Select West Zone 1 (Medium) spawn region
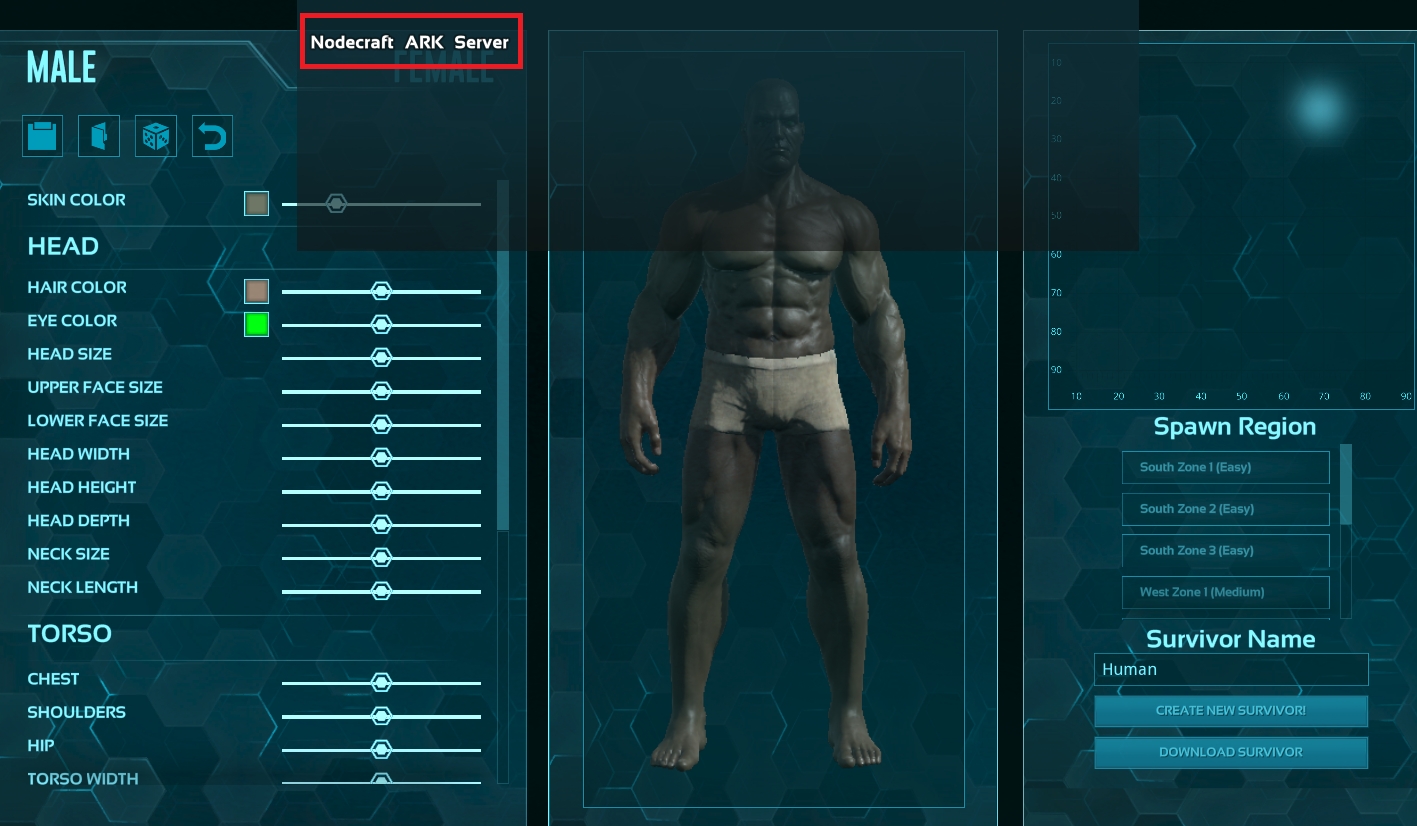The image size is (1417, 826). coord(1225,592)
